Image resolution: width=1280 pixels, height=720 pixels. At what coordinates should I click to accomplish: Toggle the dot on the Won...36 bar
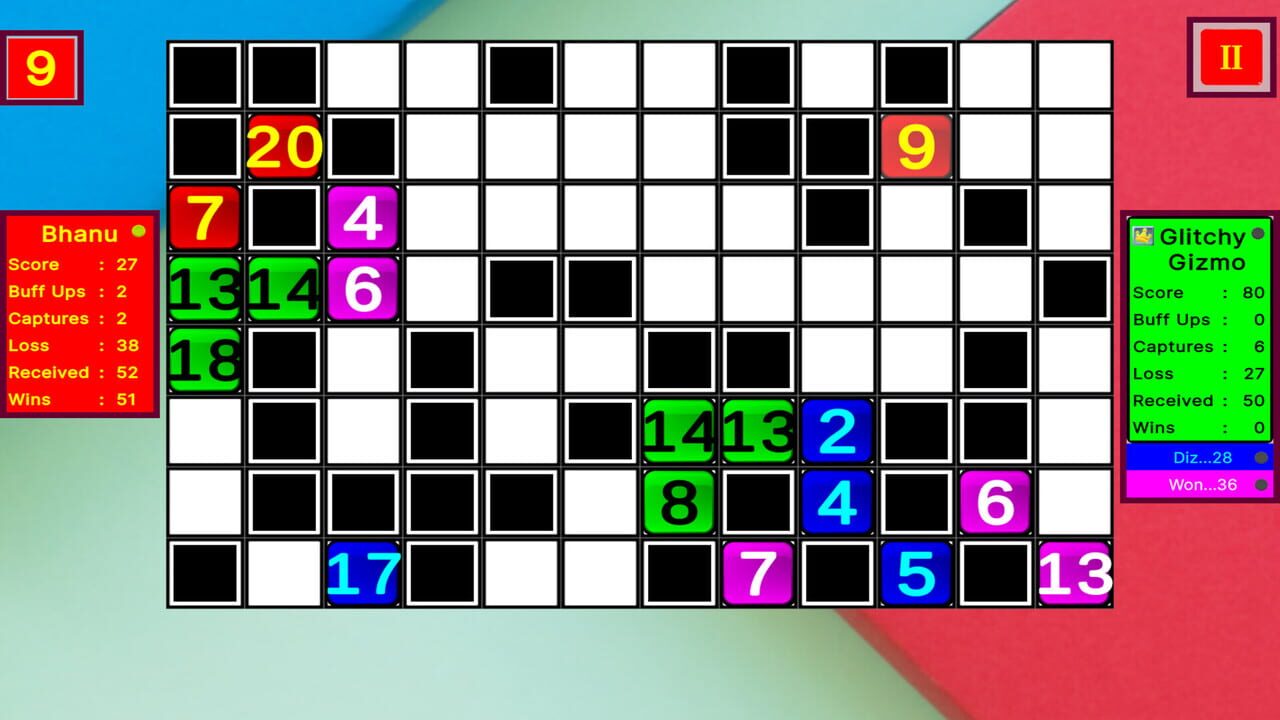coord(1260,485)
